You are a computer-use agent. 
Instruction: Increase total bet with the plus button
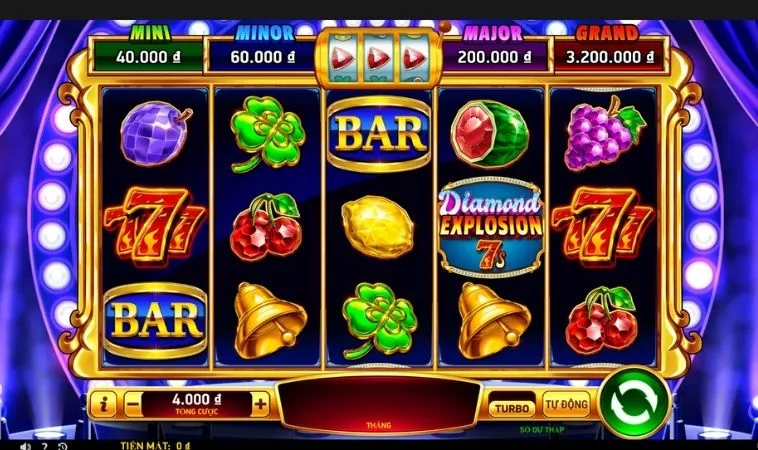[261, 404]
